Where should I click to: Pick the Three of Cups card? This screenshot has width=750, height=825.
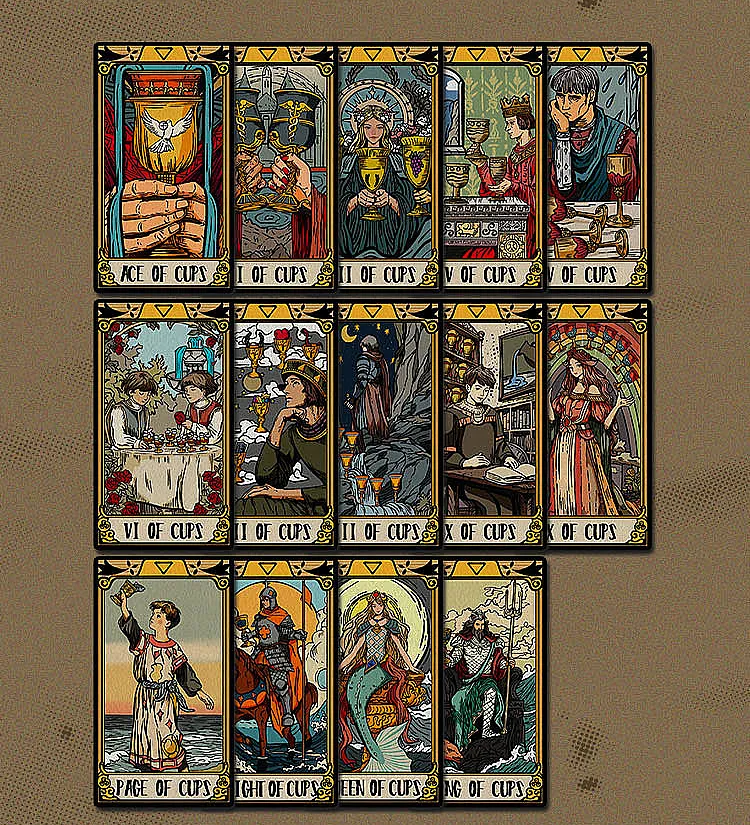(387, 166)
